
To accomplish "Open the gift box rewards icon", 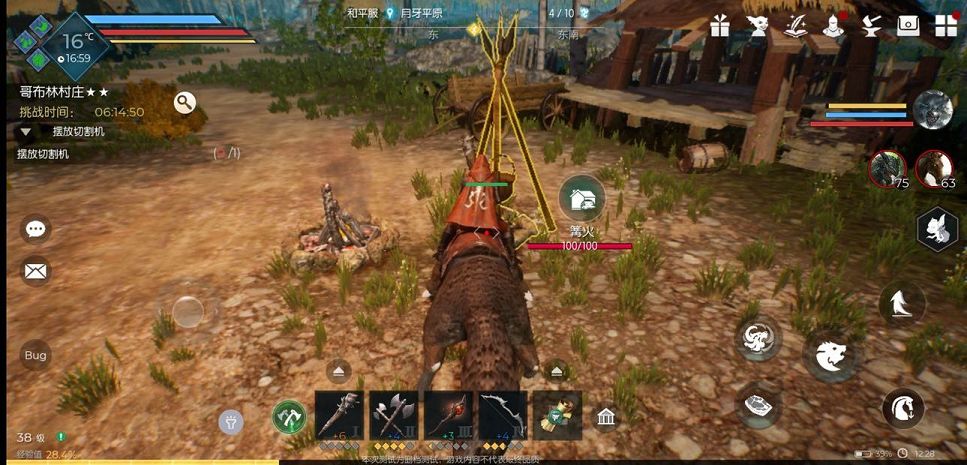I will click(x=720, y=27).
